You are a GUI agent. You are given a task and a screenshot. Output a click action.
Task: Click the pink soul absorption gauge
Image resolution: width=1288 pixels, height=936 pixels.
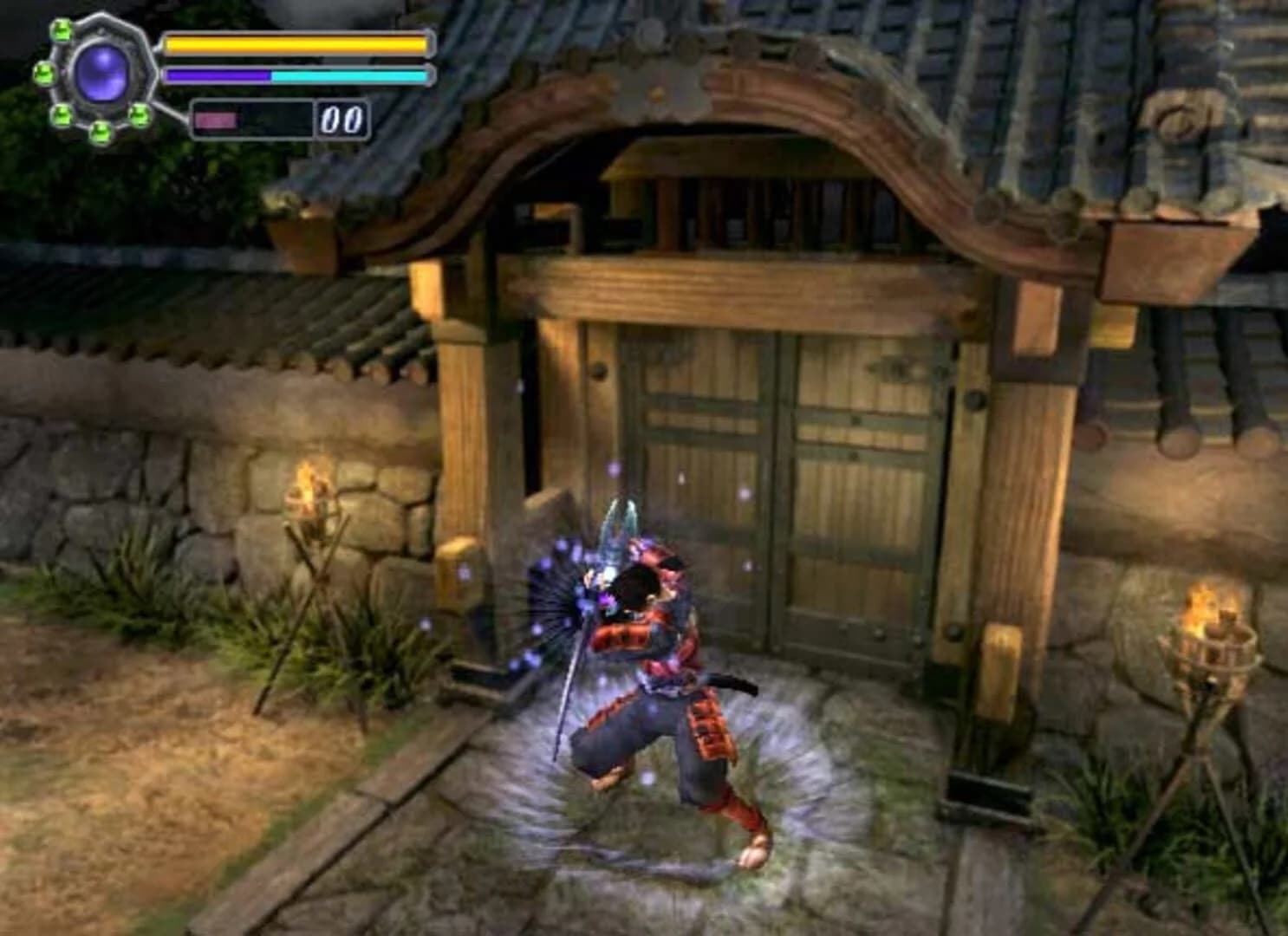(x=217, y=120)
